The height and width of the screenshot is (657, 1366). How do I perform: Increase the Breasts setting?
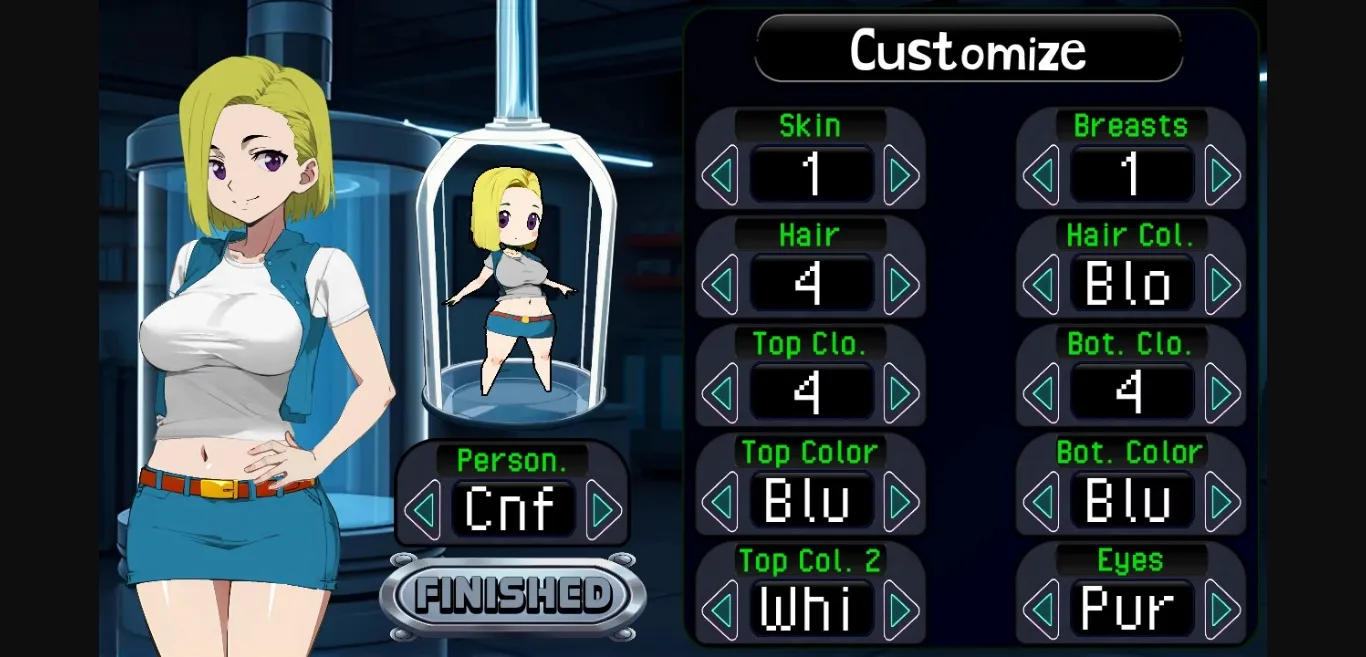click(x=1222, y=176)
